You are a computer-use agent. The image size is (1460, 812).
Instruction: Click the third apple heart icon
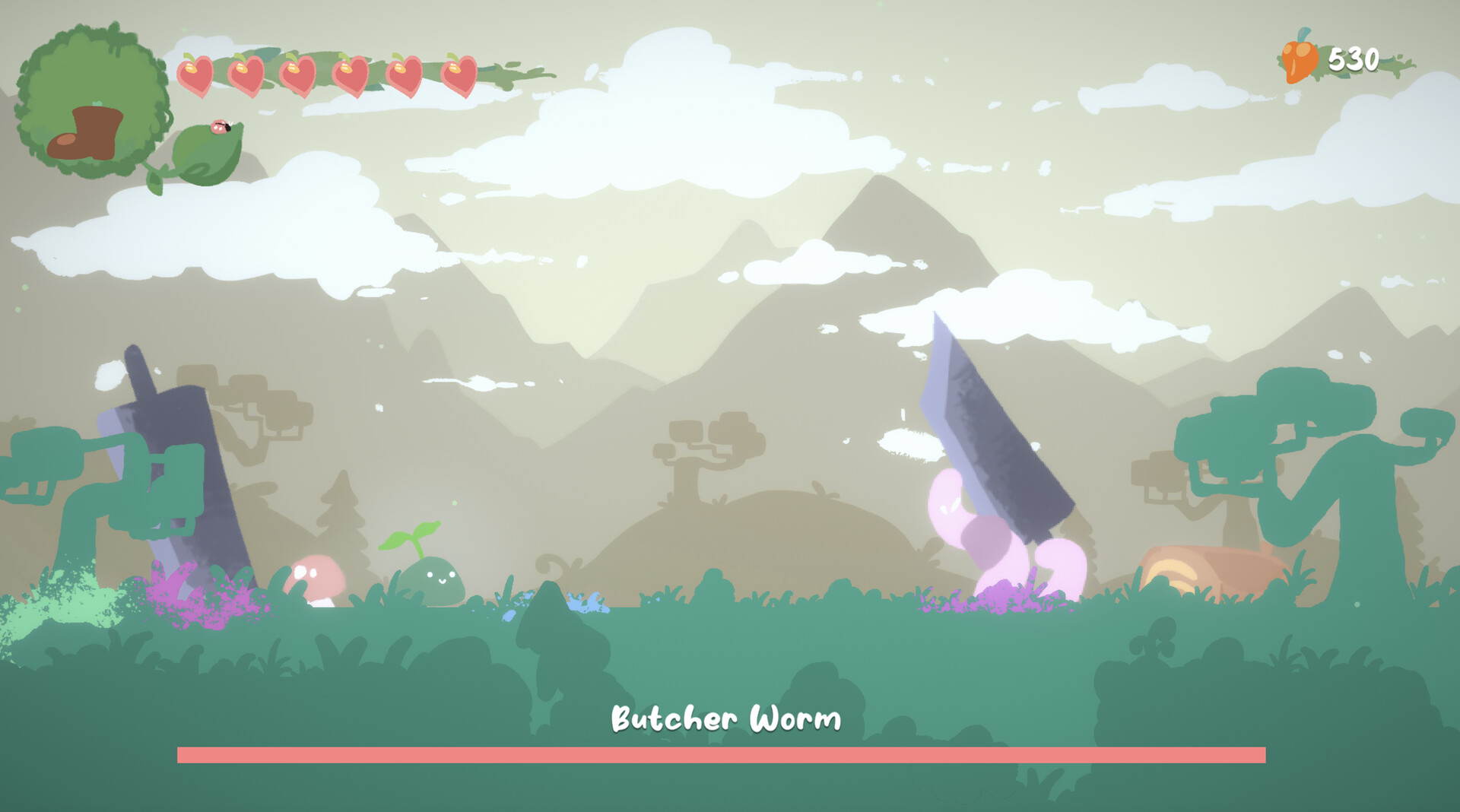pyautogui.click(x=299, y=74)
